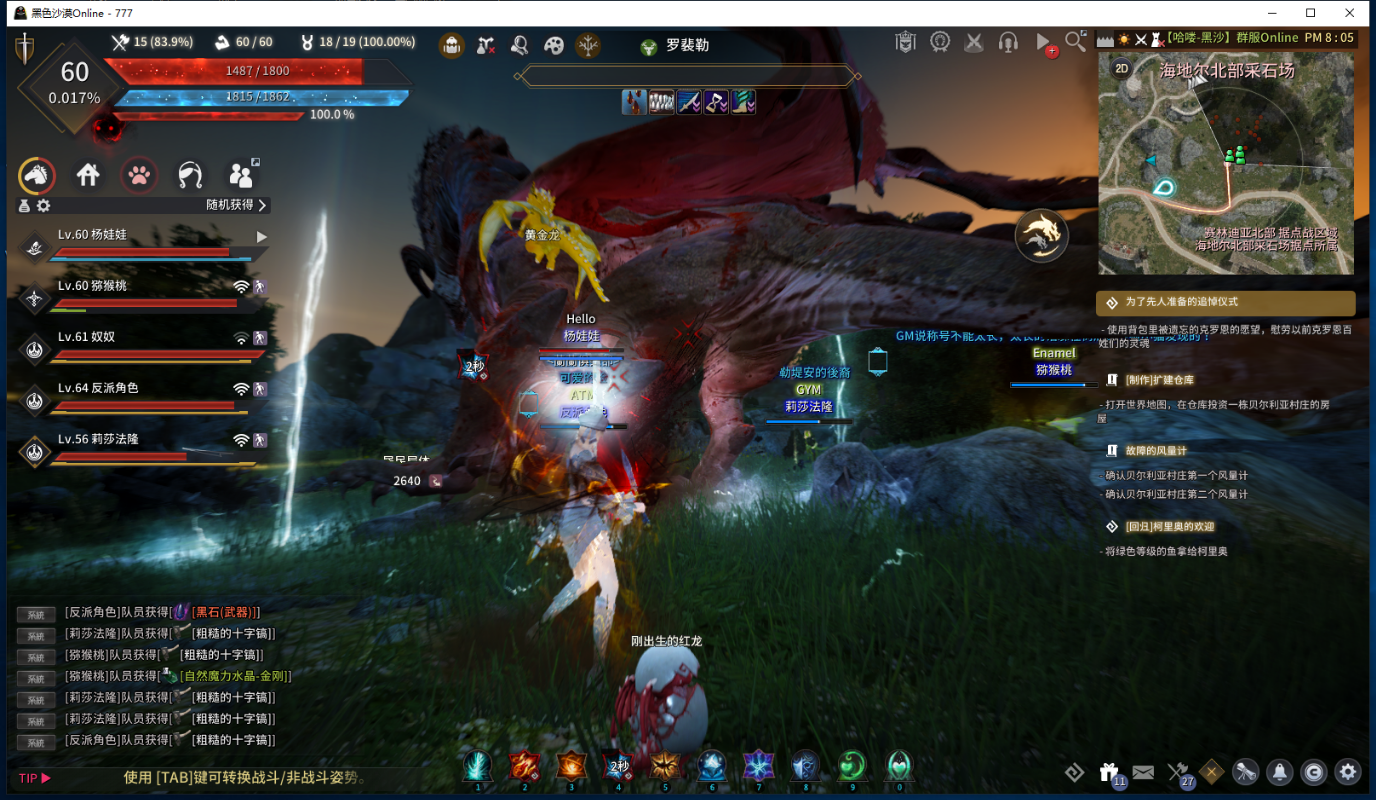
Task: Click the bell notifications icon
Action: click(1279, 771)
